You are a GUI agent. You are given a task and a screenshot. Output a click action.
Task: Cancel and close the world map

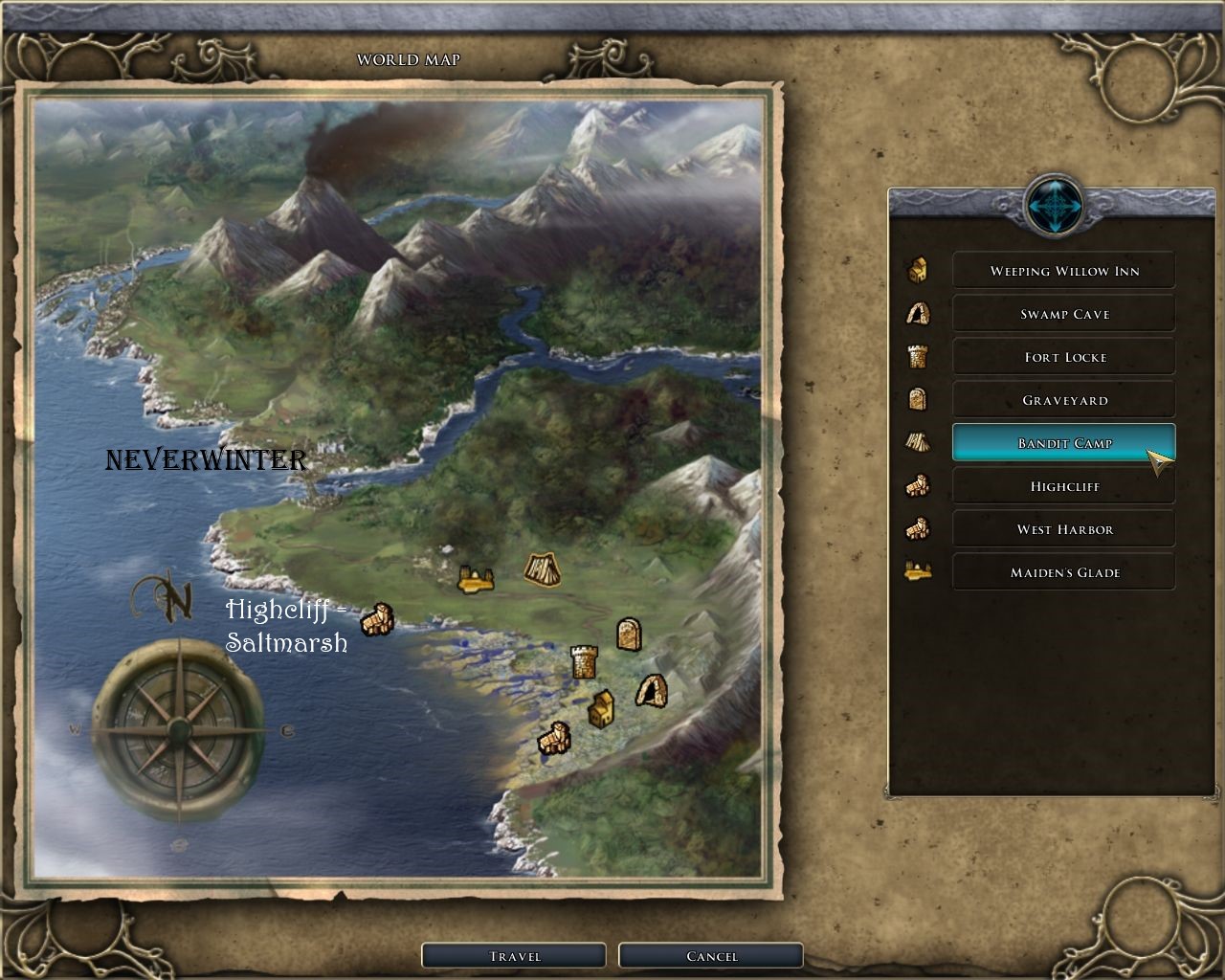(711, 956)
